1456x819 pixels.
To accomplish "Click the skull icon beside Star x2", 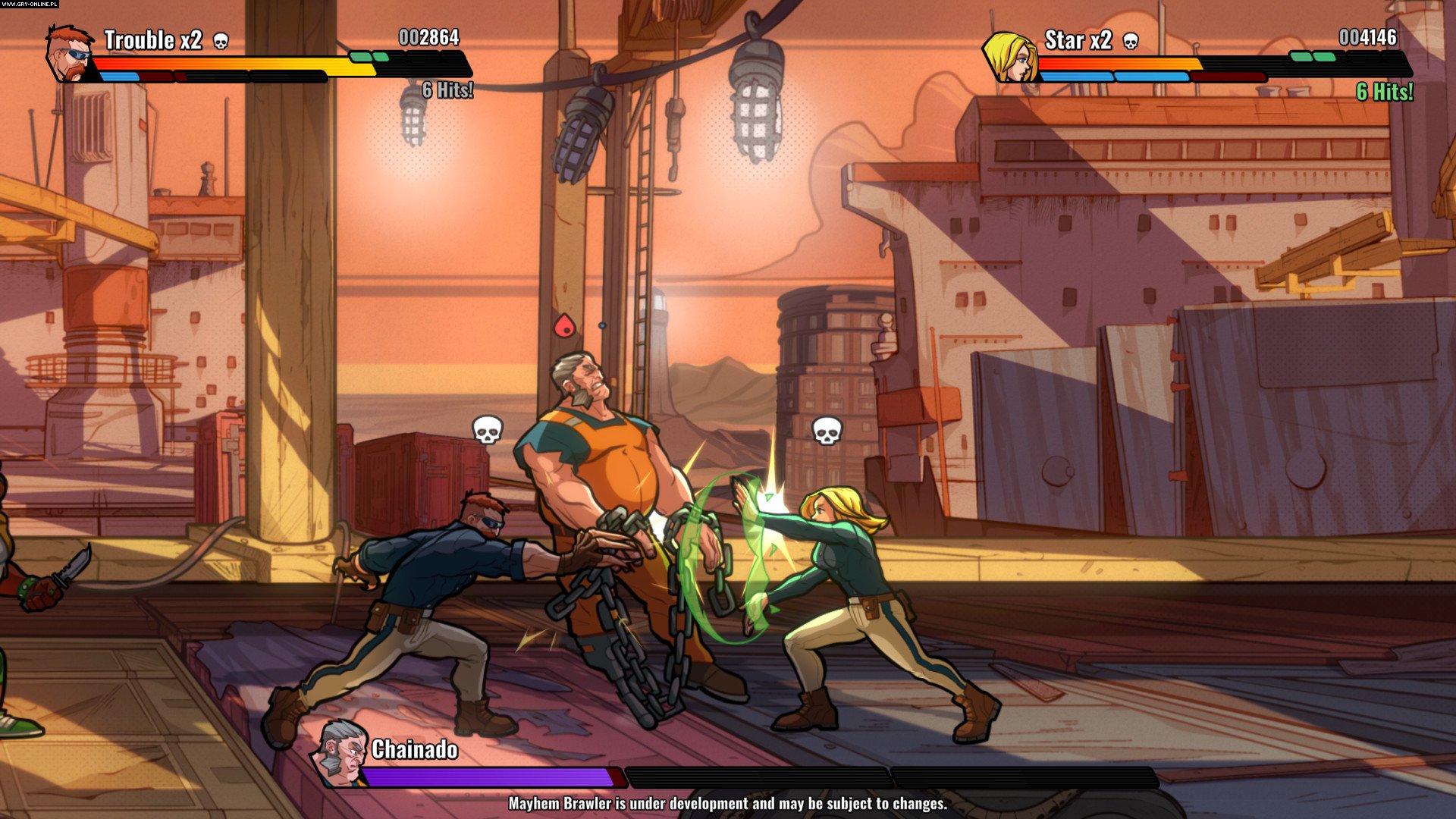I will (1130, 41).
